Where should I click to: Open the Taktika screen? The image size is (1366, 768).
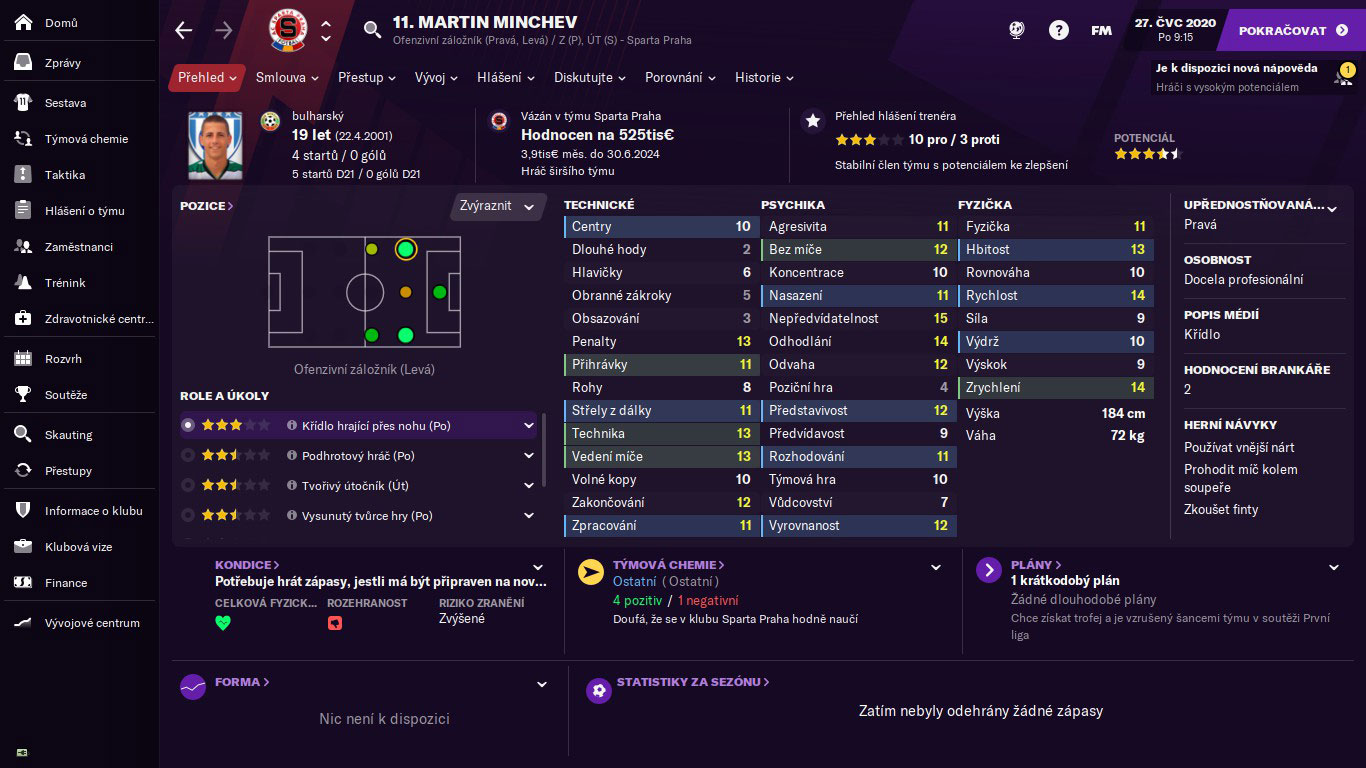click(64, 175)
